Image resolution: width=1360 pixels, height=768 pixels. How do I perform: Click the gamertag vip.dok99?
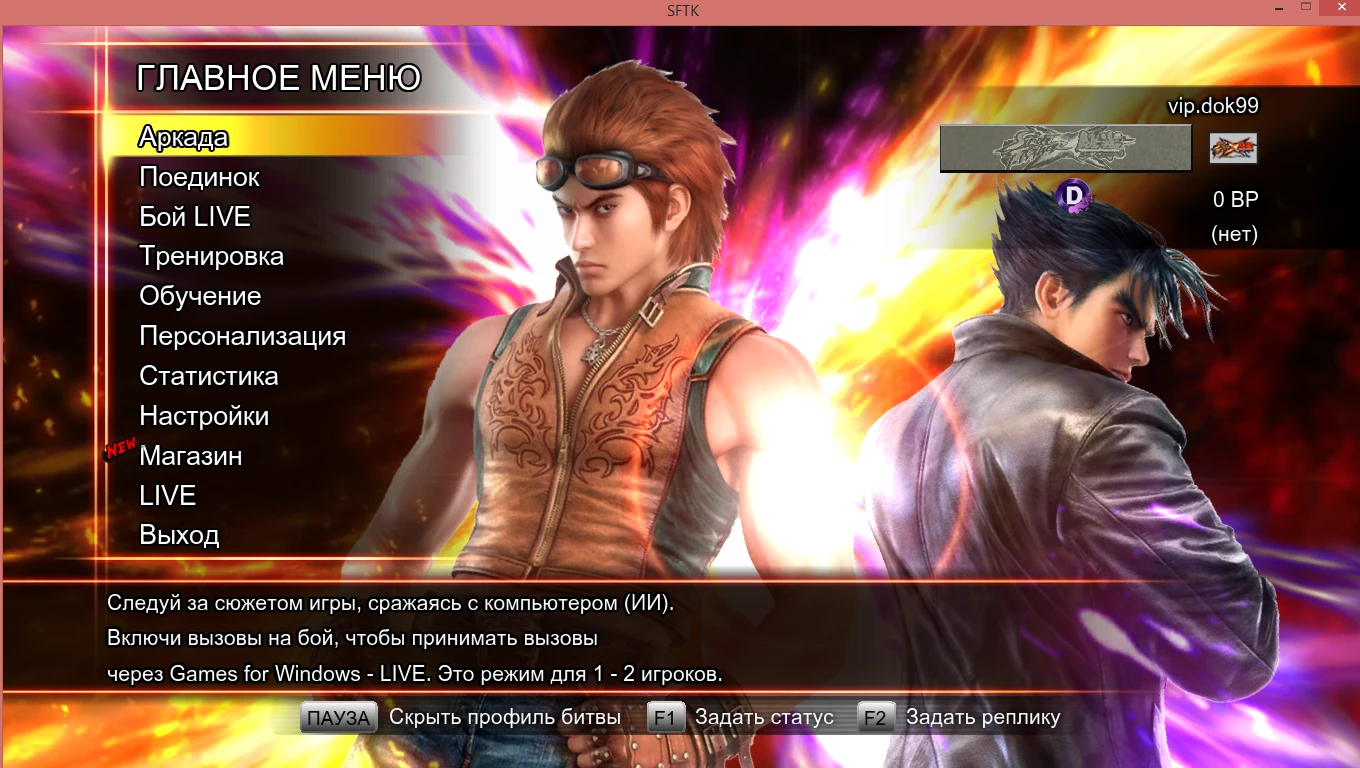pyautogui.click(x=1215, y=106)
